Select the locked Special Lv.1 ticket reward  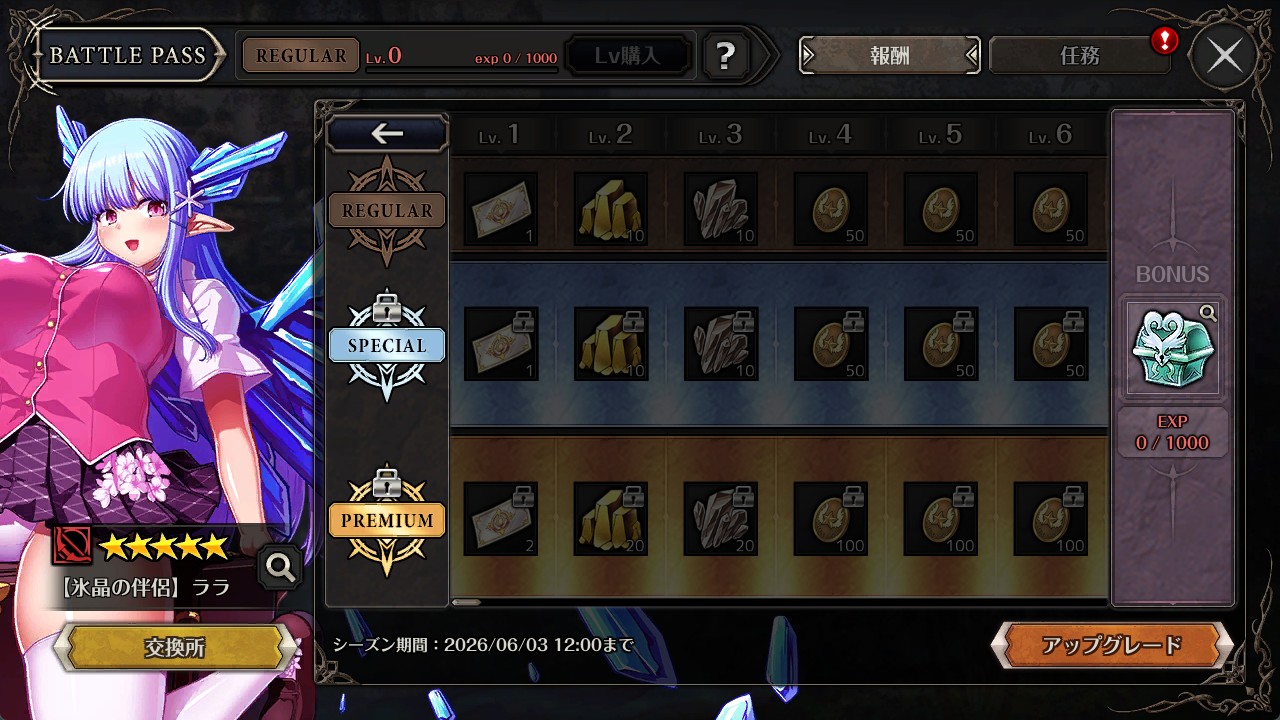click(x=500, y=344)
